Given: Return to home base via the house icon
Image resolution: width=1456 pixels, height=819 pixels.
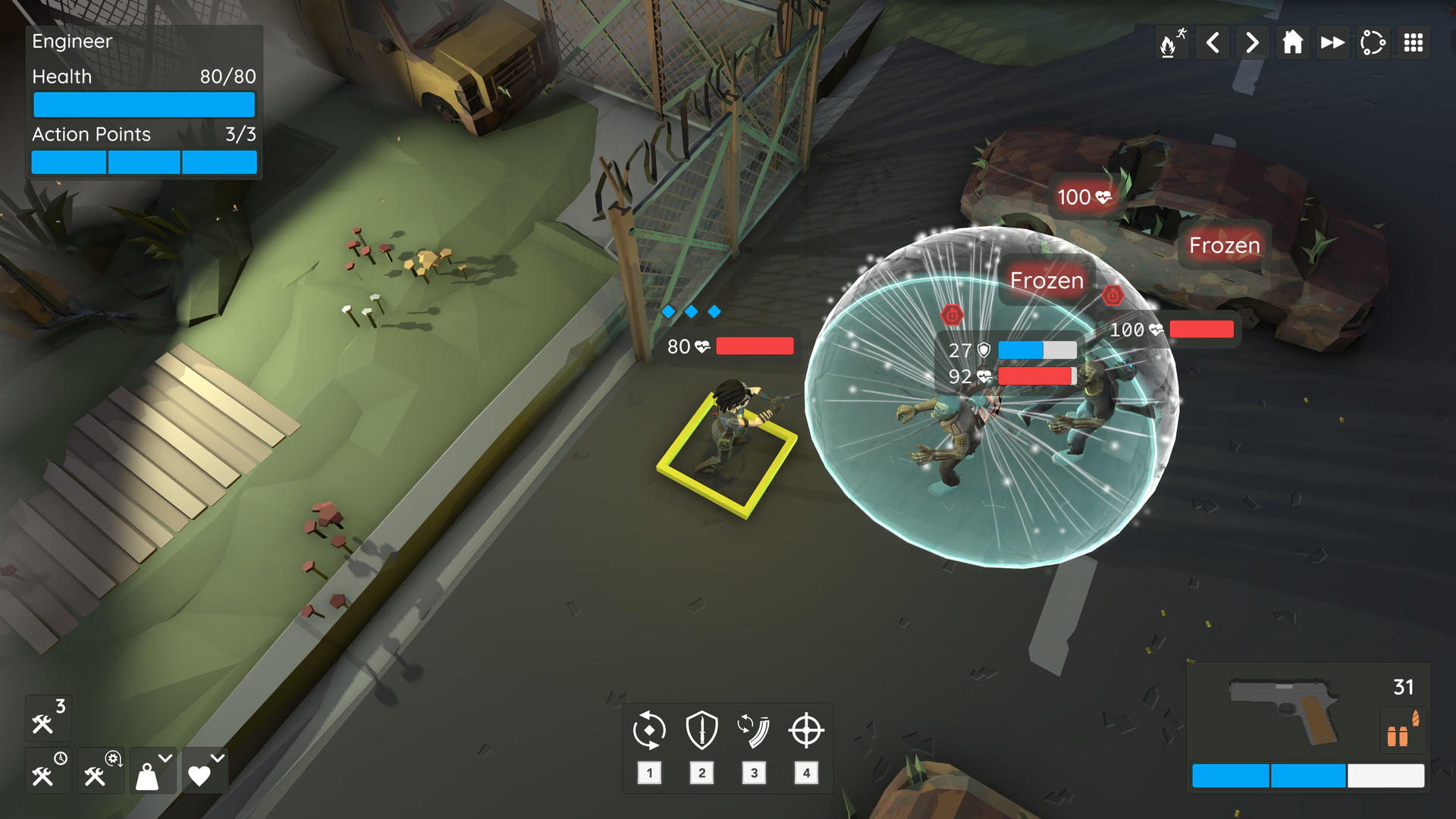Looking at the screenshot, I should 1292,42.
